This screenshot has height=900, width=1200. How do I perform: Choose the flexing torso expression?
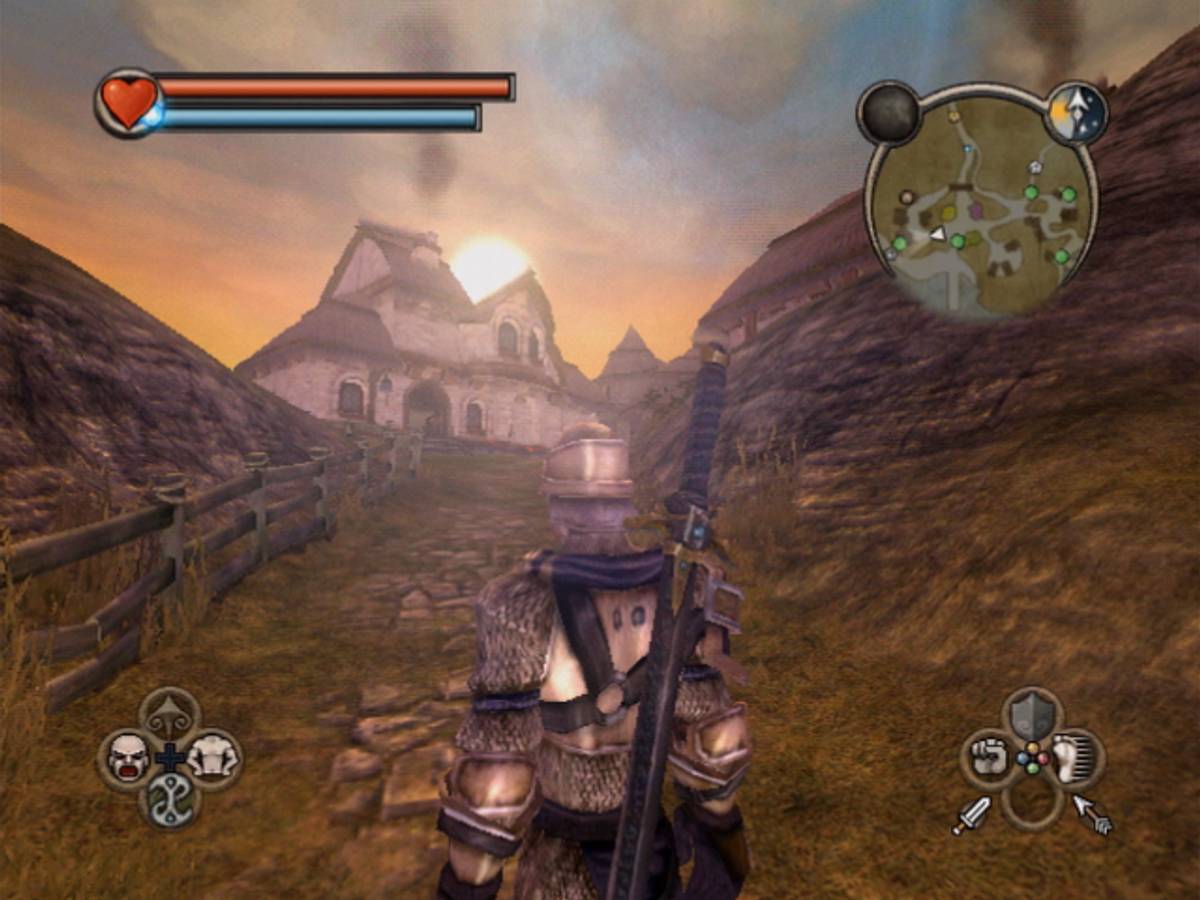click(x=212, y=756)
